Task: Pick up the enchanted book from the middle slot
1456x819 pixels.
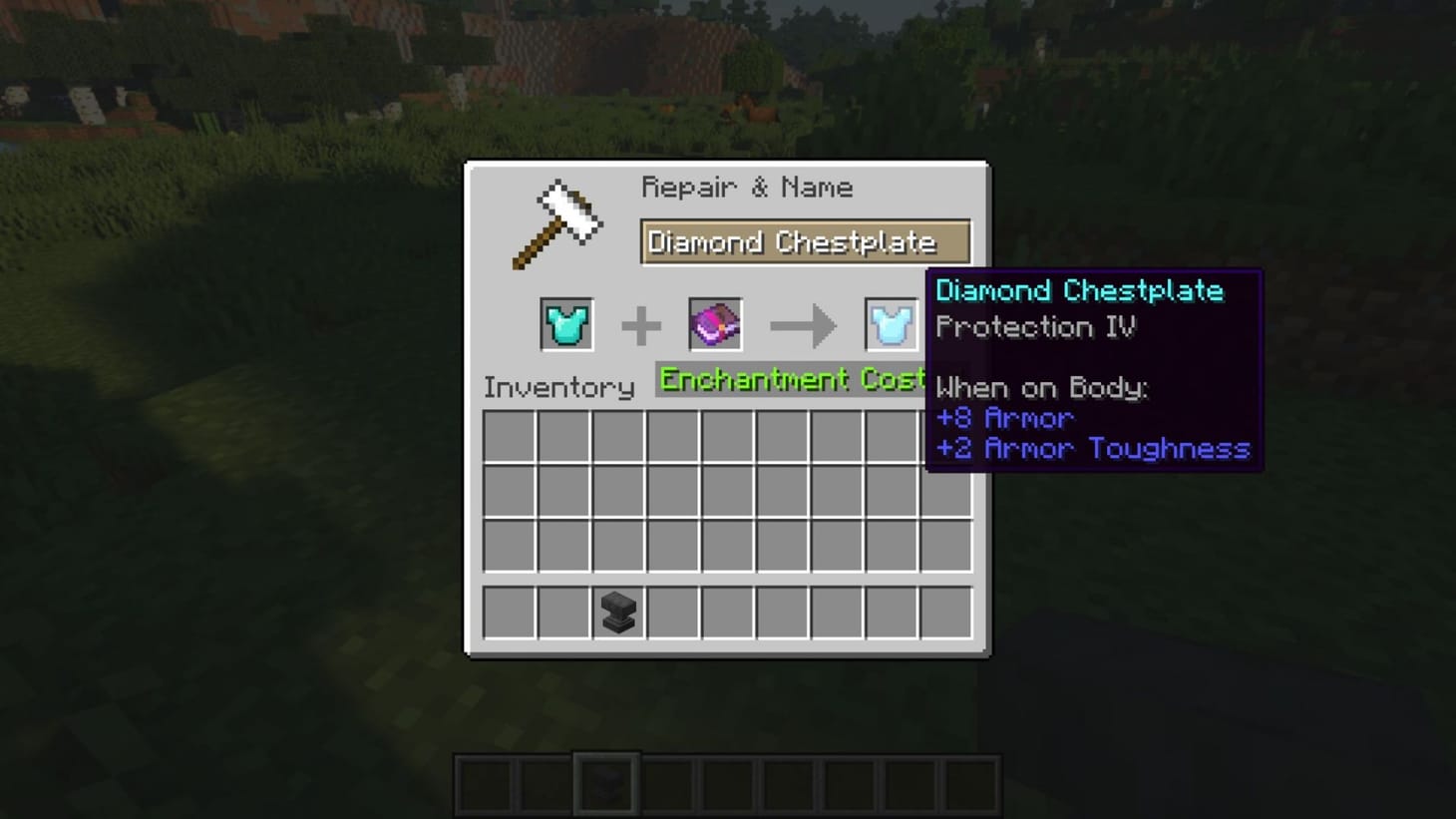Action: point(713,324)
